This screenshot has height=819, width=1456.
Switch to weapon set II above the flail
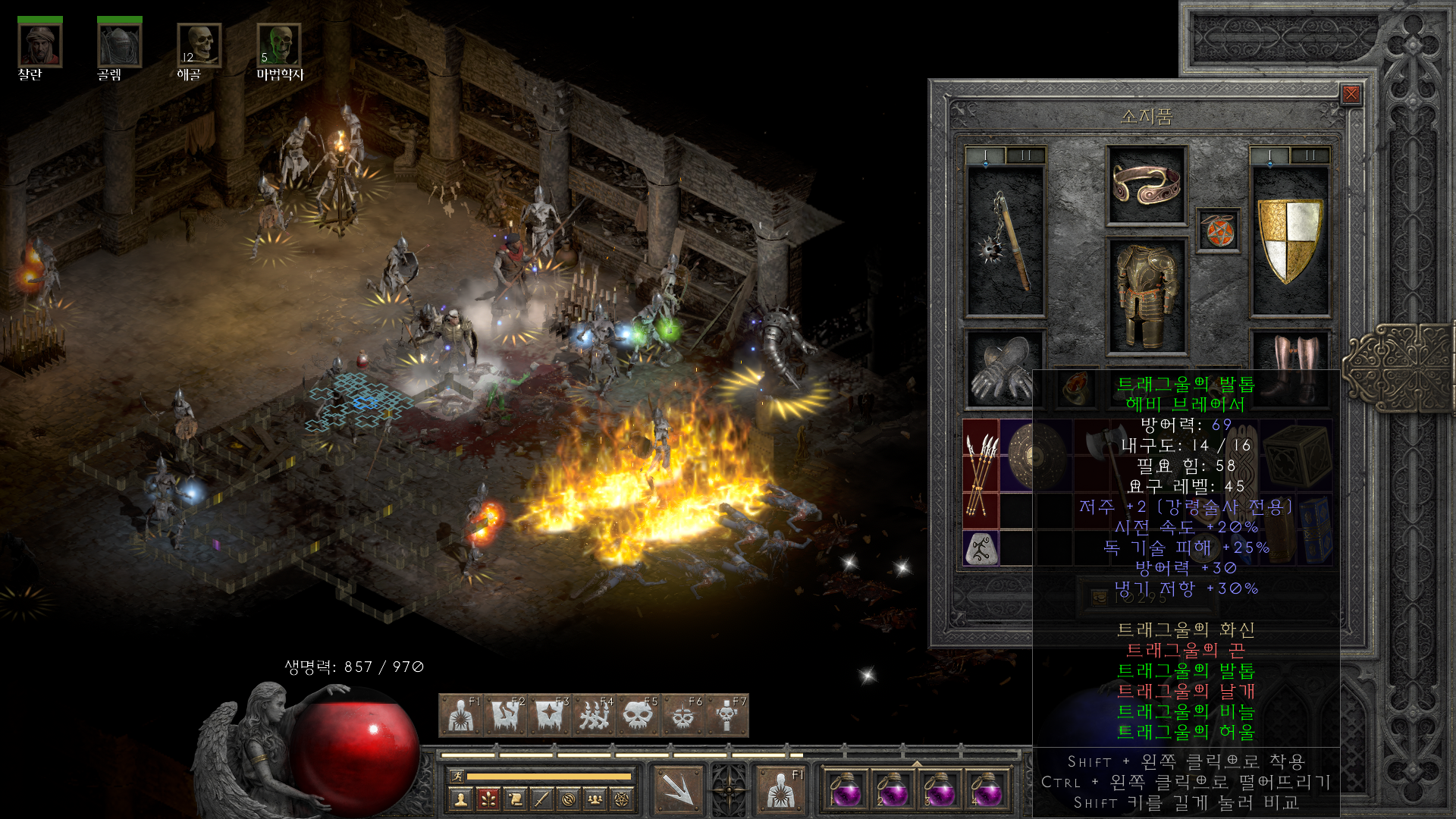tap(1026, 155)
